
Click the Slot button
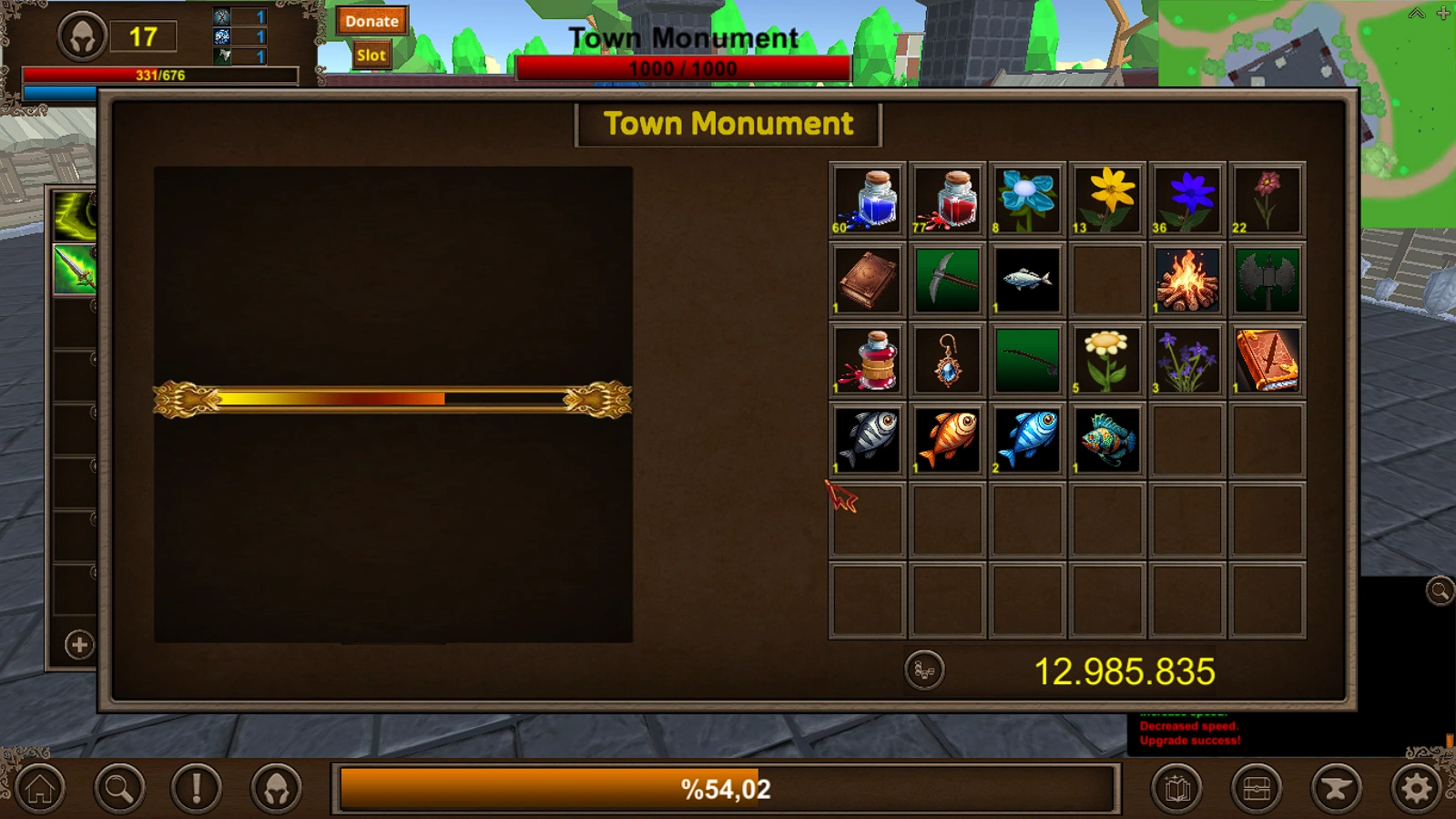[371, 55]
